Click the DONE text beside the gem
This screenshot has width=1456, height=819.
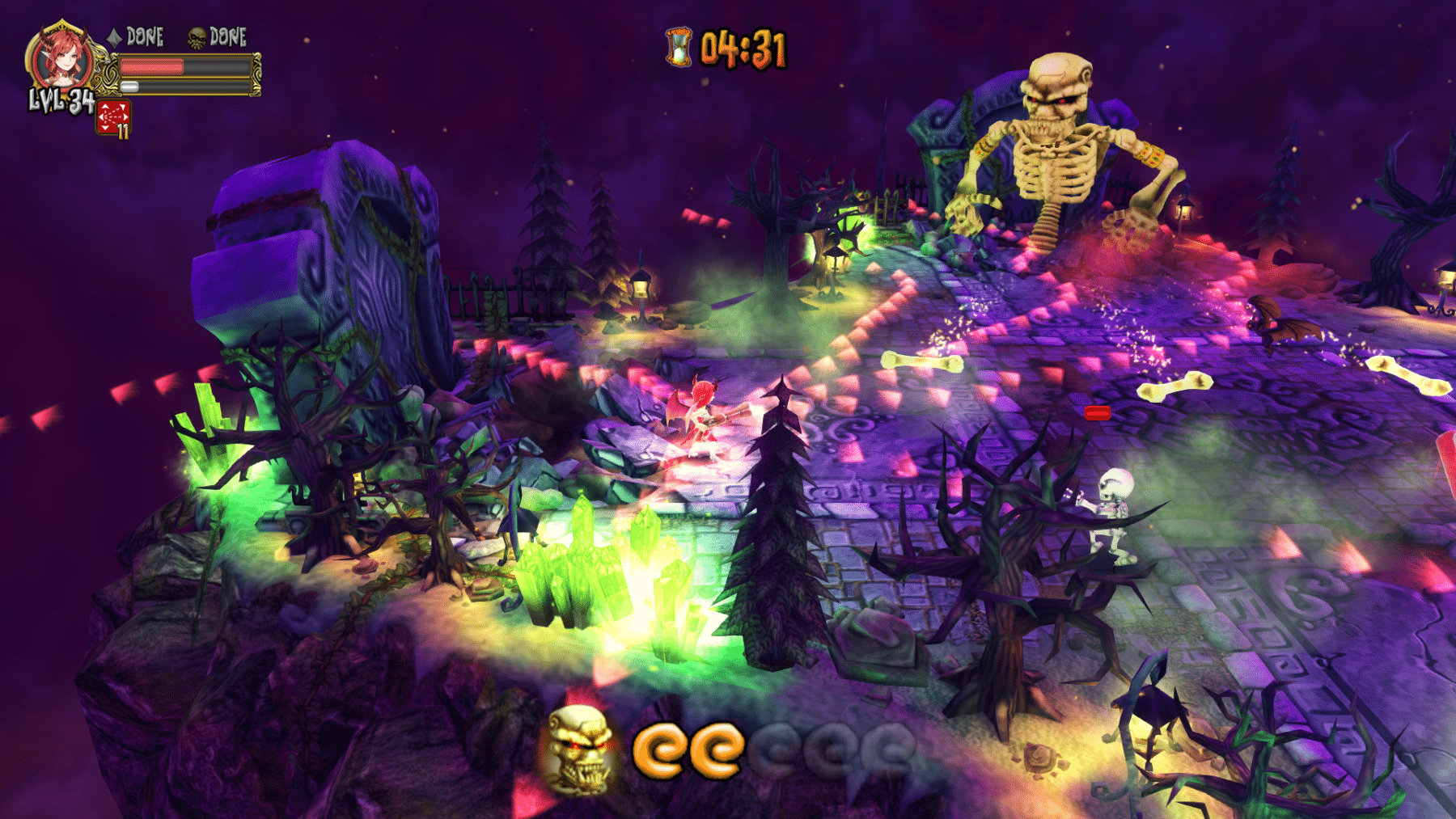(x=144, y=36)
